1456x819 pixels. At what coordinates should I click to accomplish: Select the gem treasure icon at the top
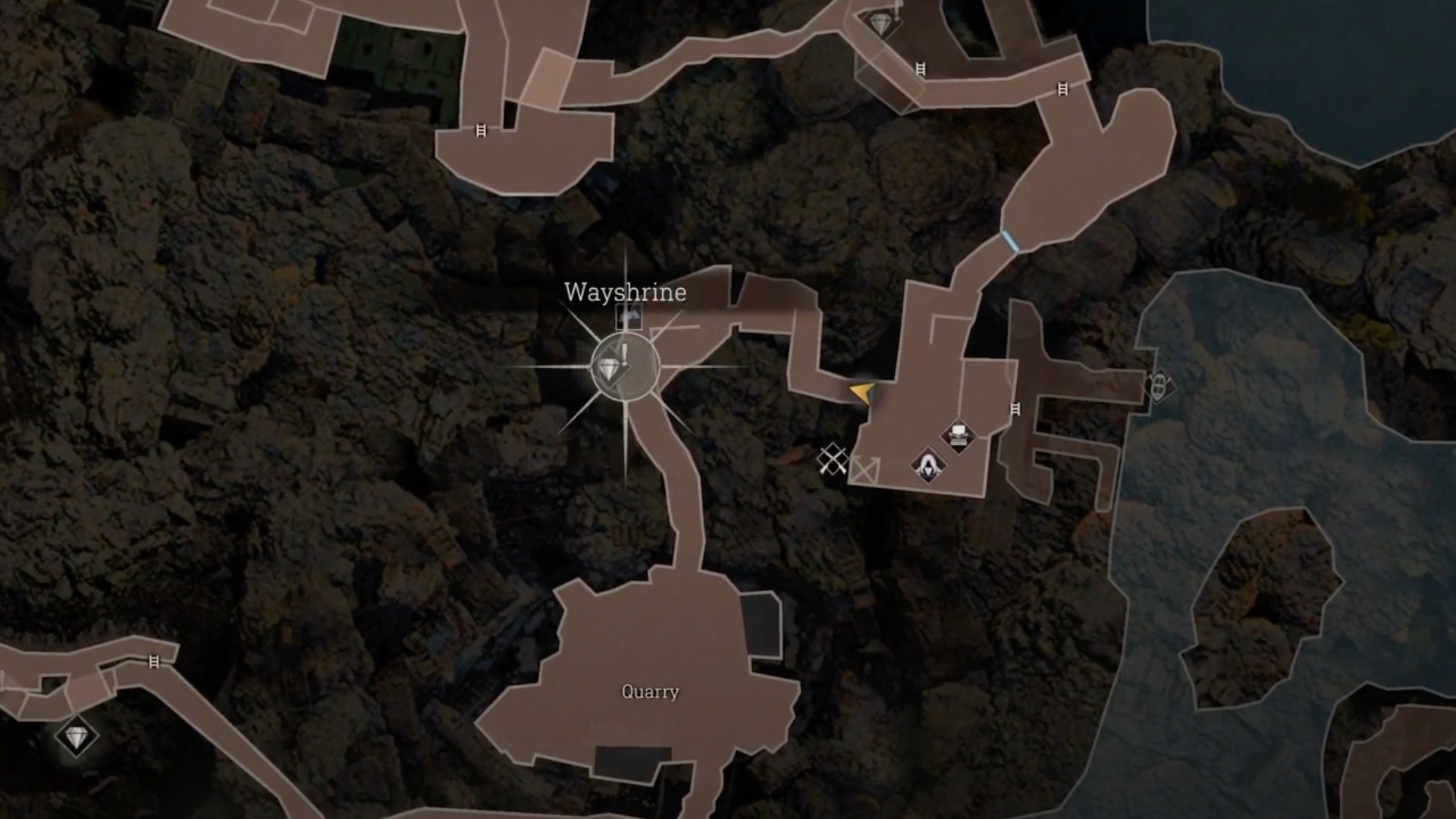881,24
